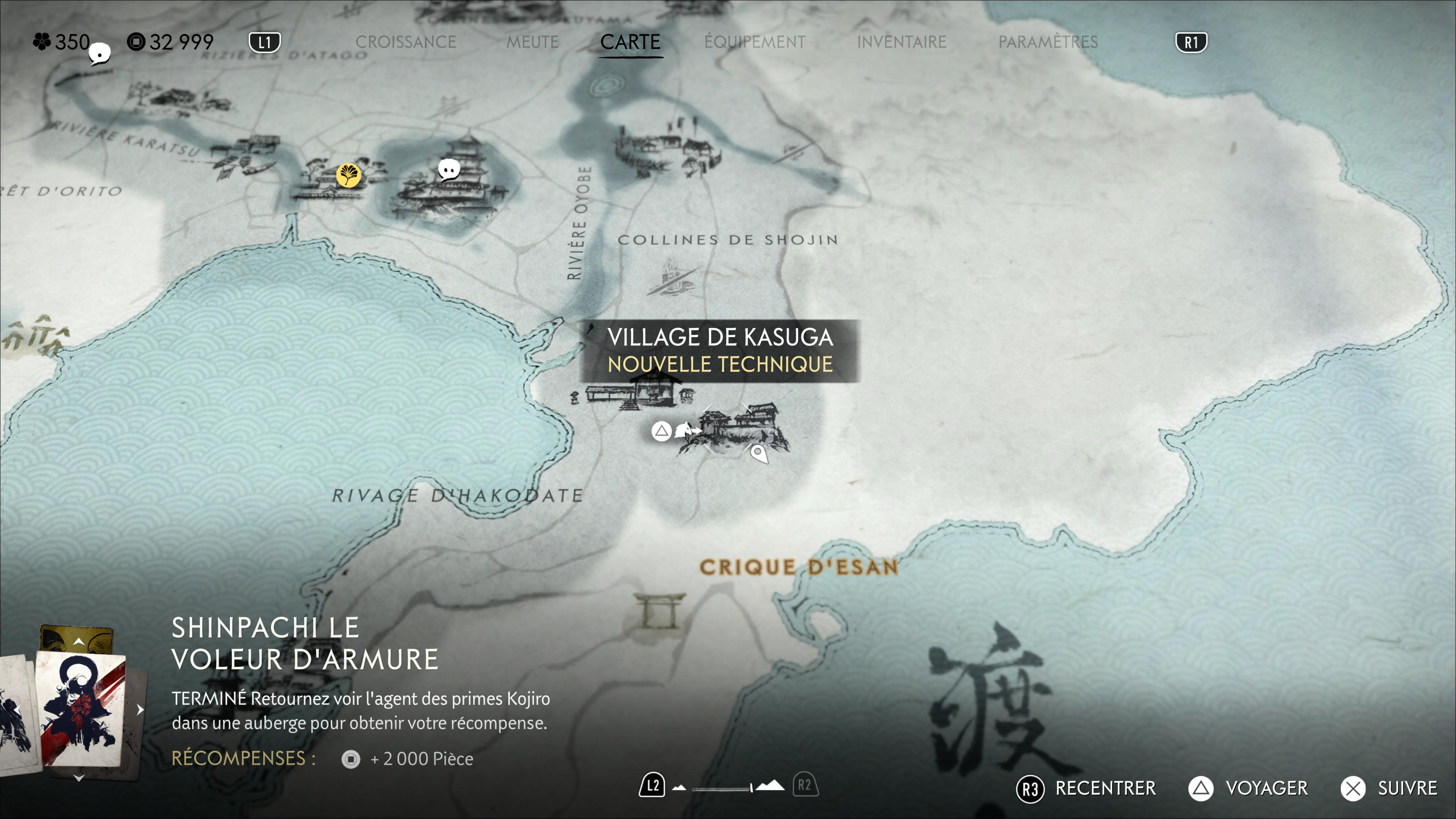
Task: Click the white location pin marker
Action: pos(758,453)
